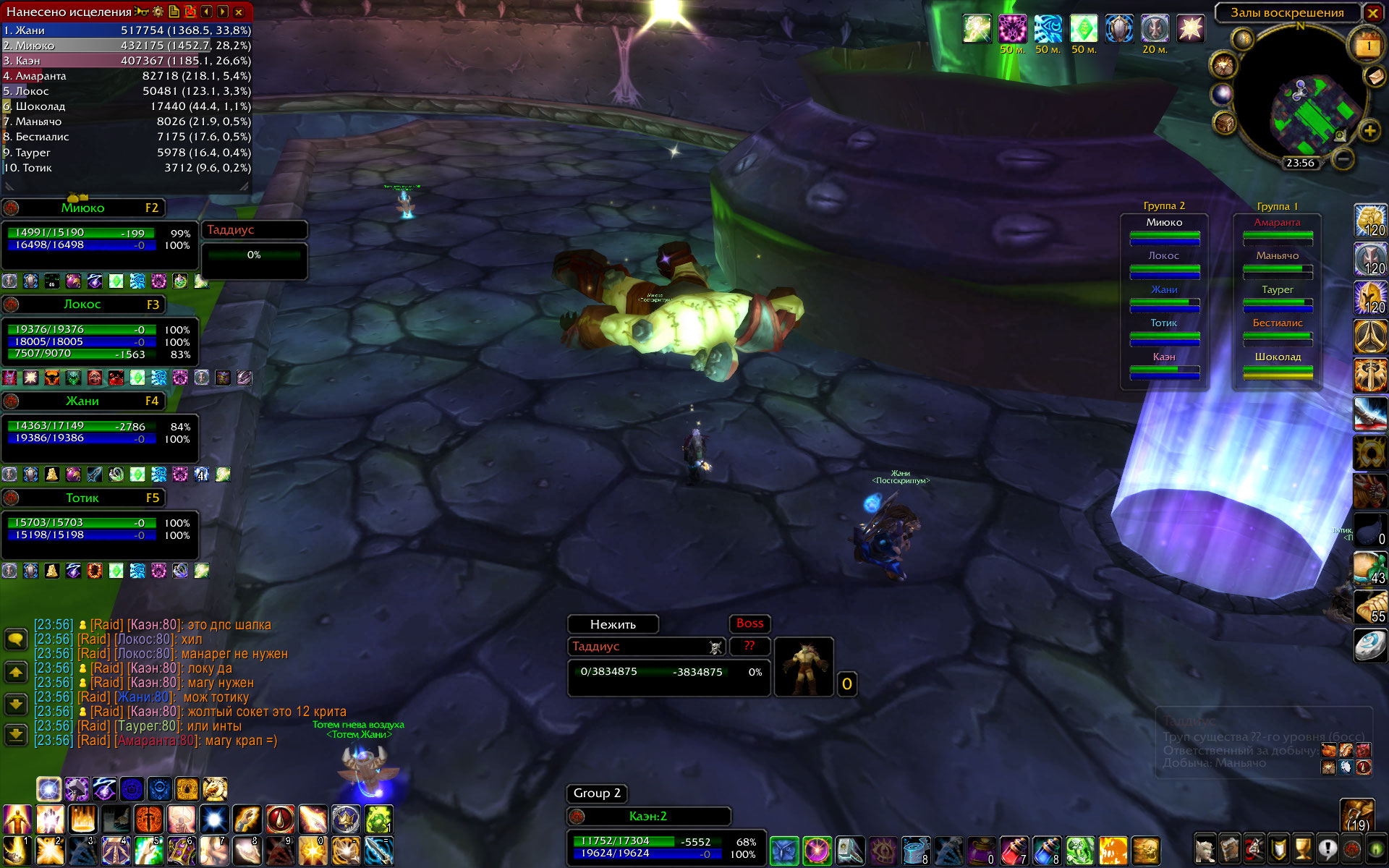Image resolution: width=1389 pixels, height=868 pixels.
Task: Select party member Тотик's frame
Action: (83, 498)
